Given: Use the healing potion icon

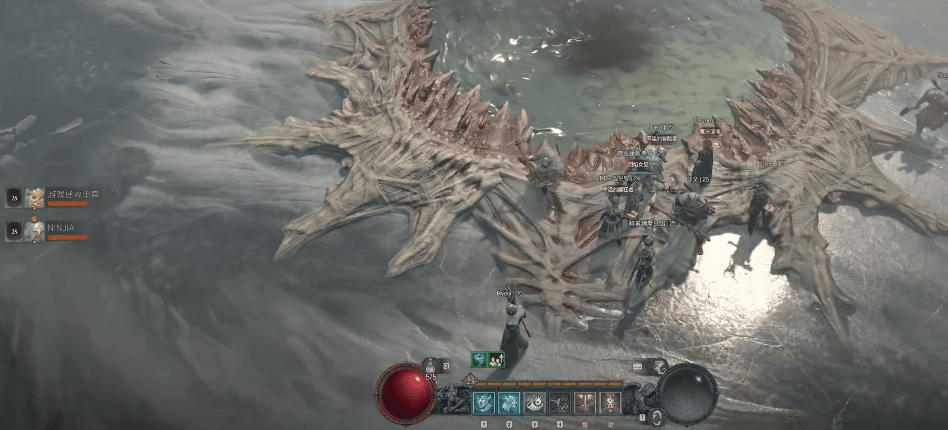Looking at the screenshot, I should [431, 367].
